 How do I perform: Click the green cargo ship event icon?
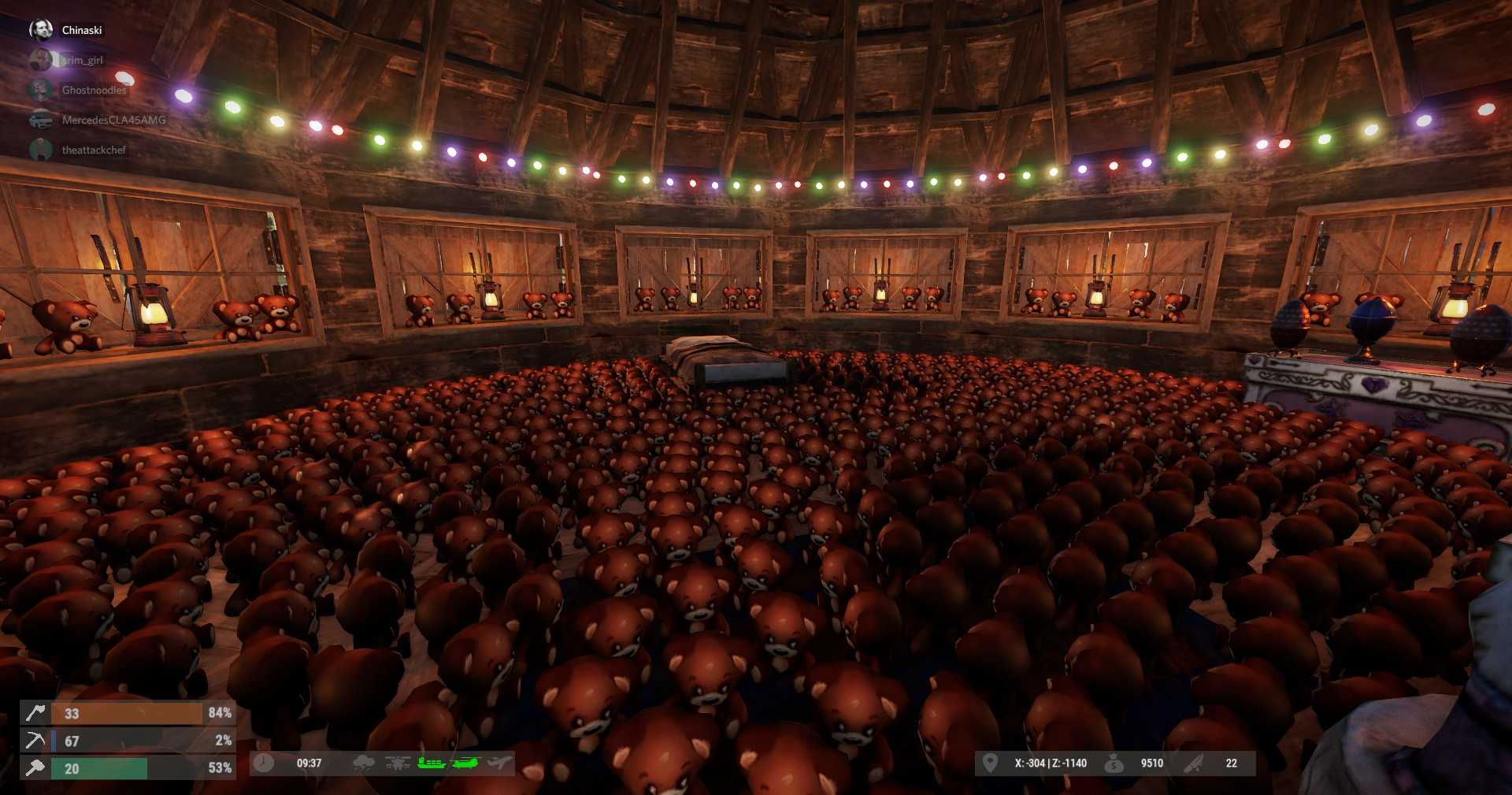431,763
